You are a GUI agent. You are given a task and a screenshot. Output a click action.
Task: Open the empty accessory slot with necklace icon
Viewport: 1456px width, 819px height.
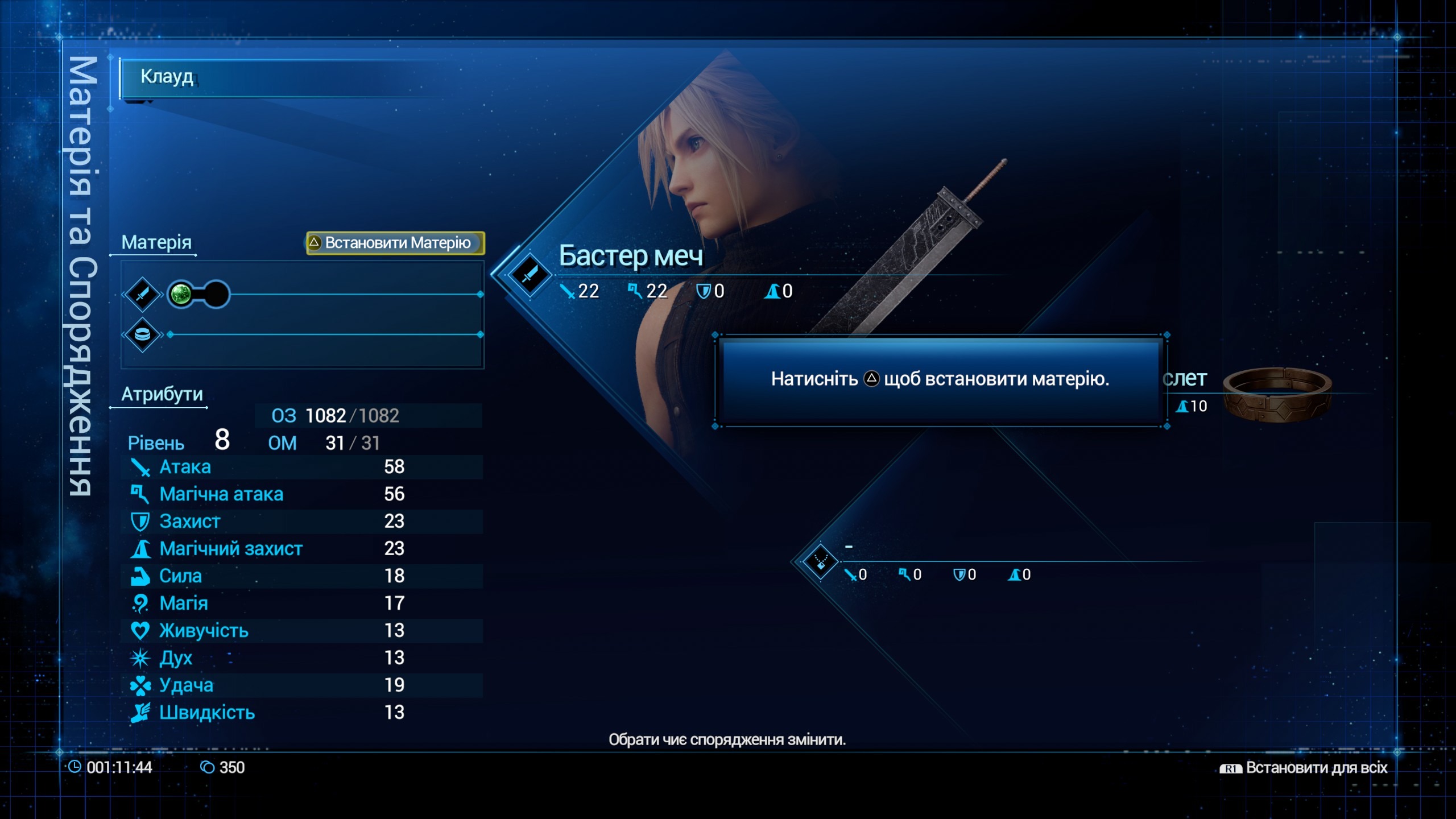point(820,562)
